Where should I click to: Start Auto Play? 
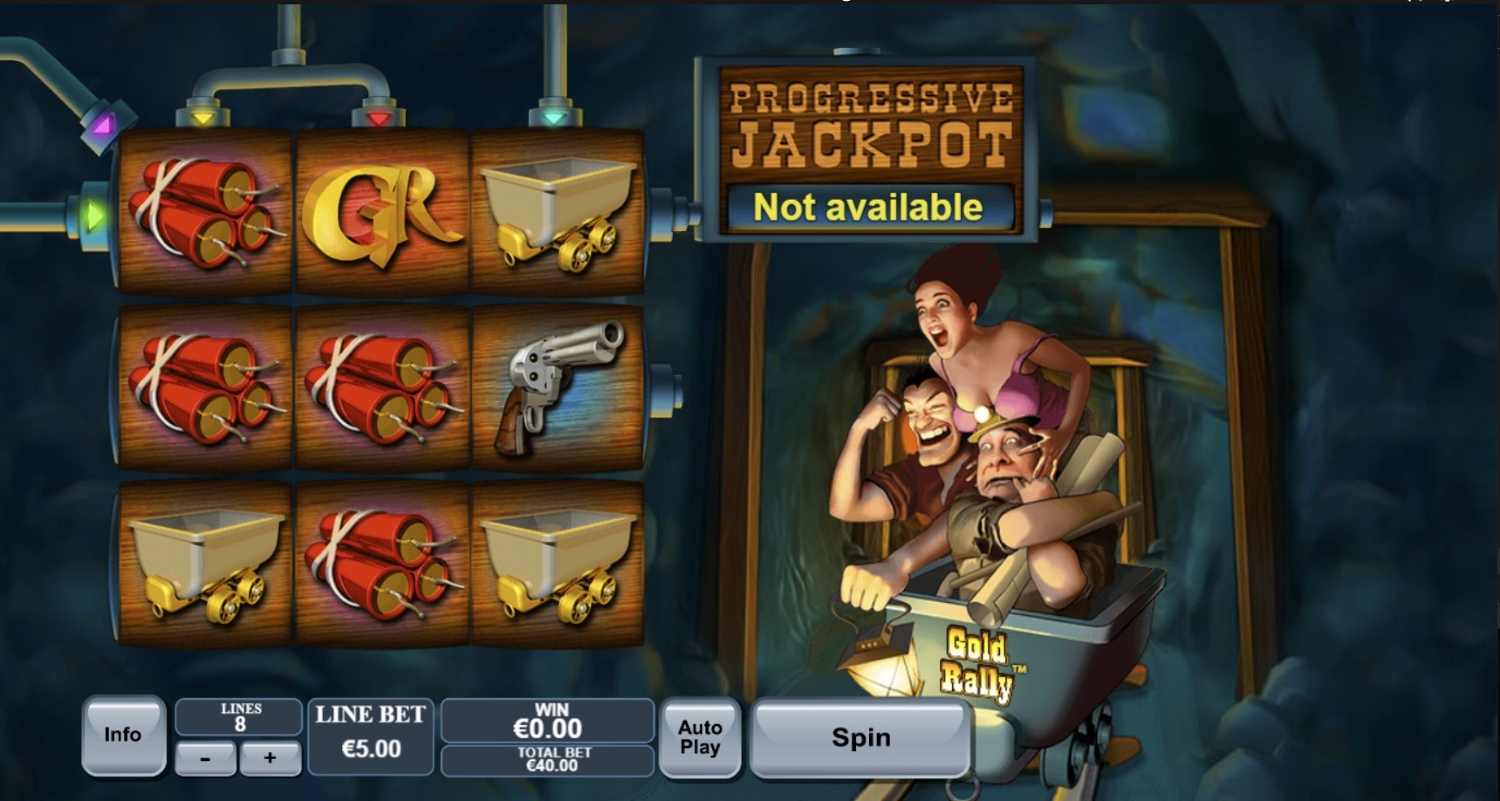[699, 738]
